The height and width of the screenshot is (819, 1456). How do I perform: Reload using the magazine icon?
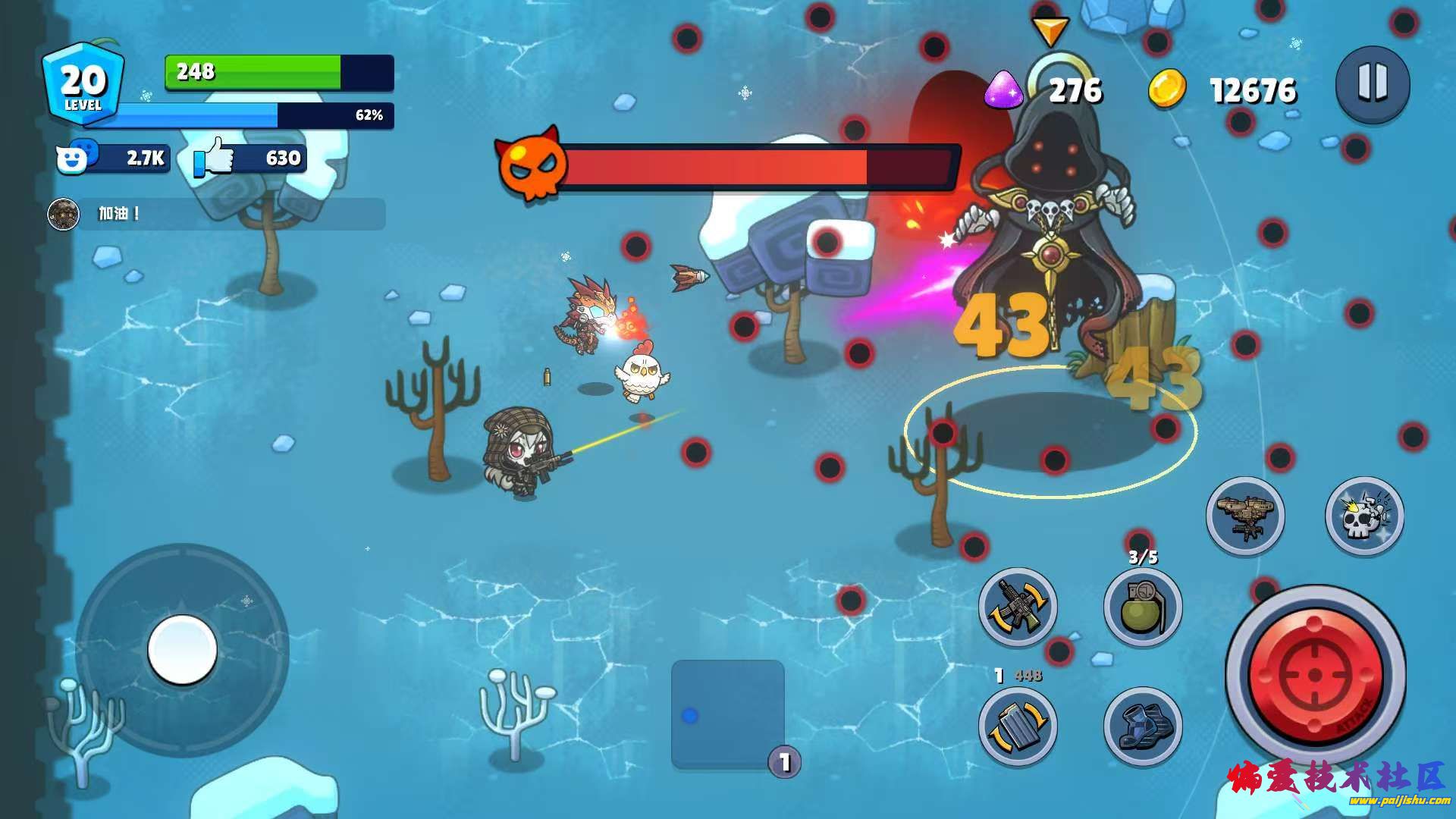coord(1018,726)
